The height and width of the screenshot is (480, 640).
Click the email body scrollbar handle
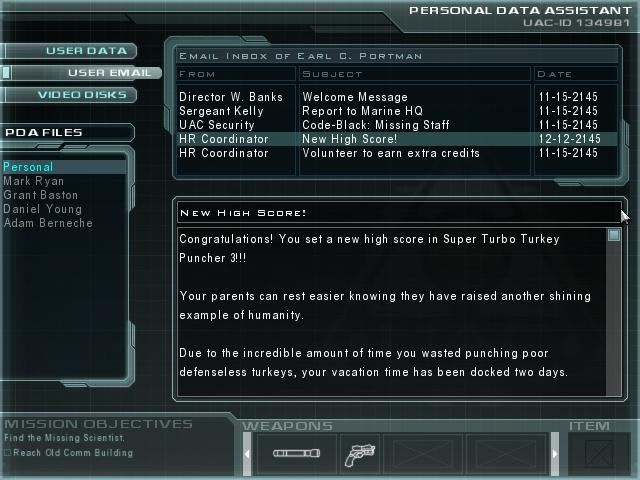(614, 236)
